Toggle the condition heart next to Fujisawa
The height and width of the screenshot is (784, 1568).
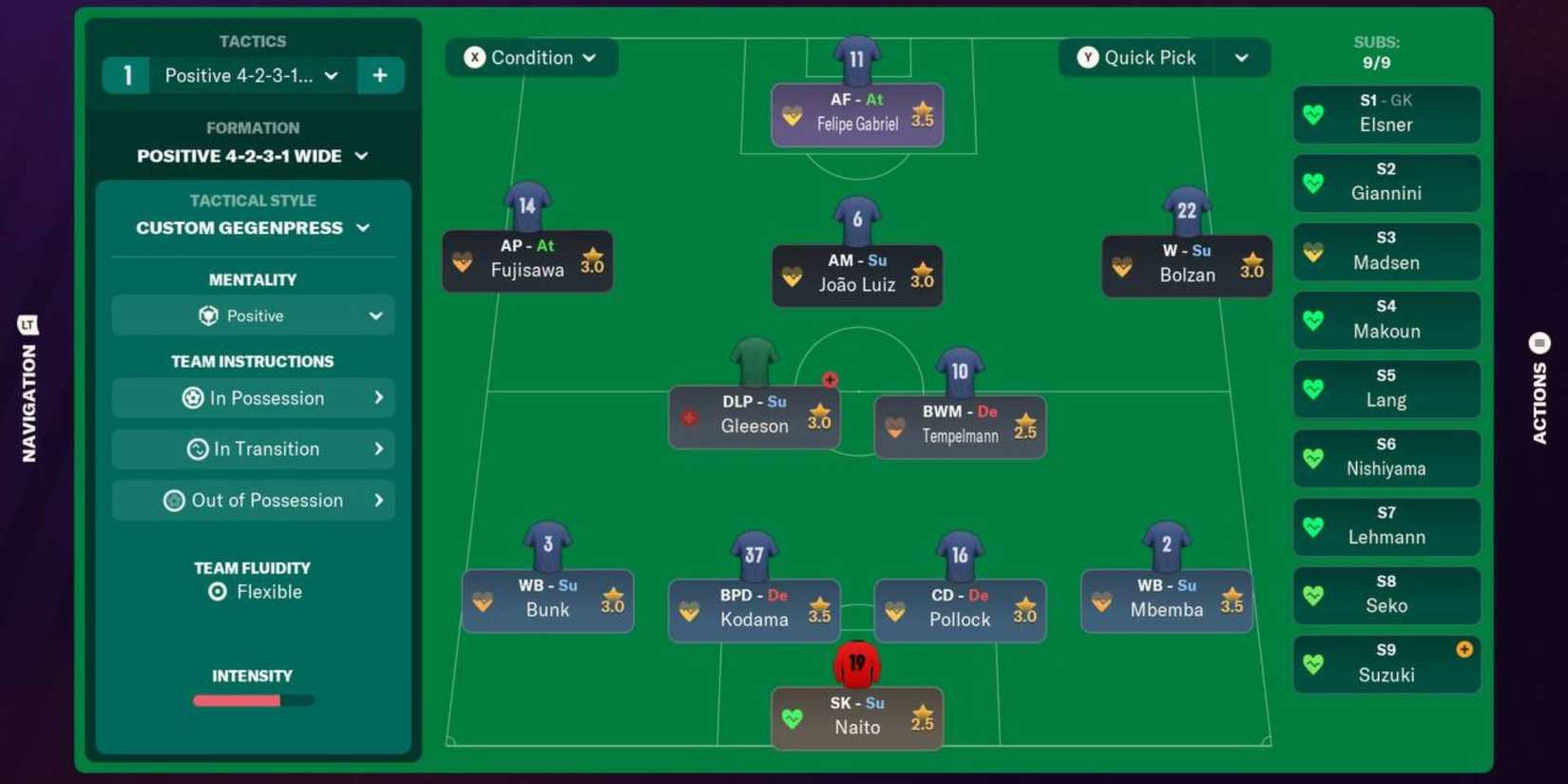(463, 261)
